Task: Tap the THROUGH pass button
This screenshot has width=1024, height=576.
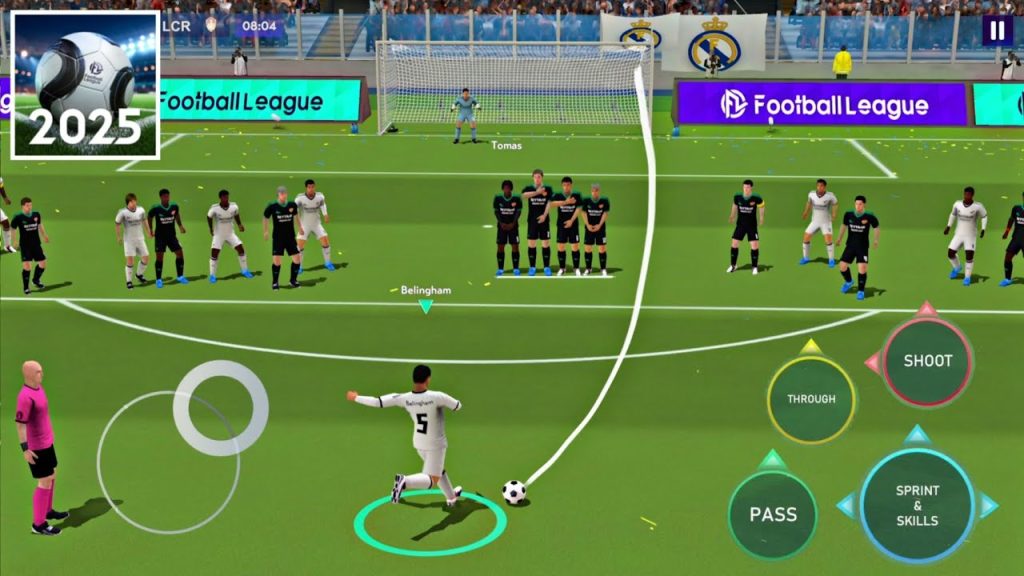Action: coord(811,399)
